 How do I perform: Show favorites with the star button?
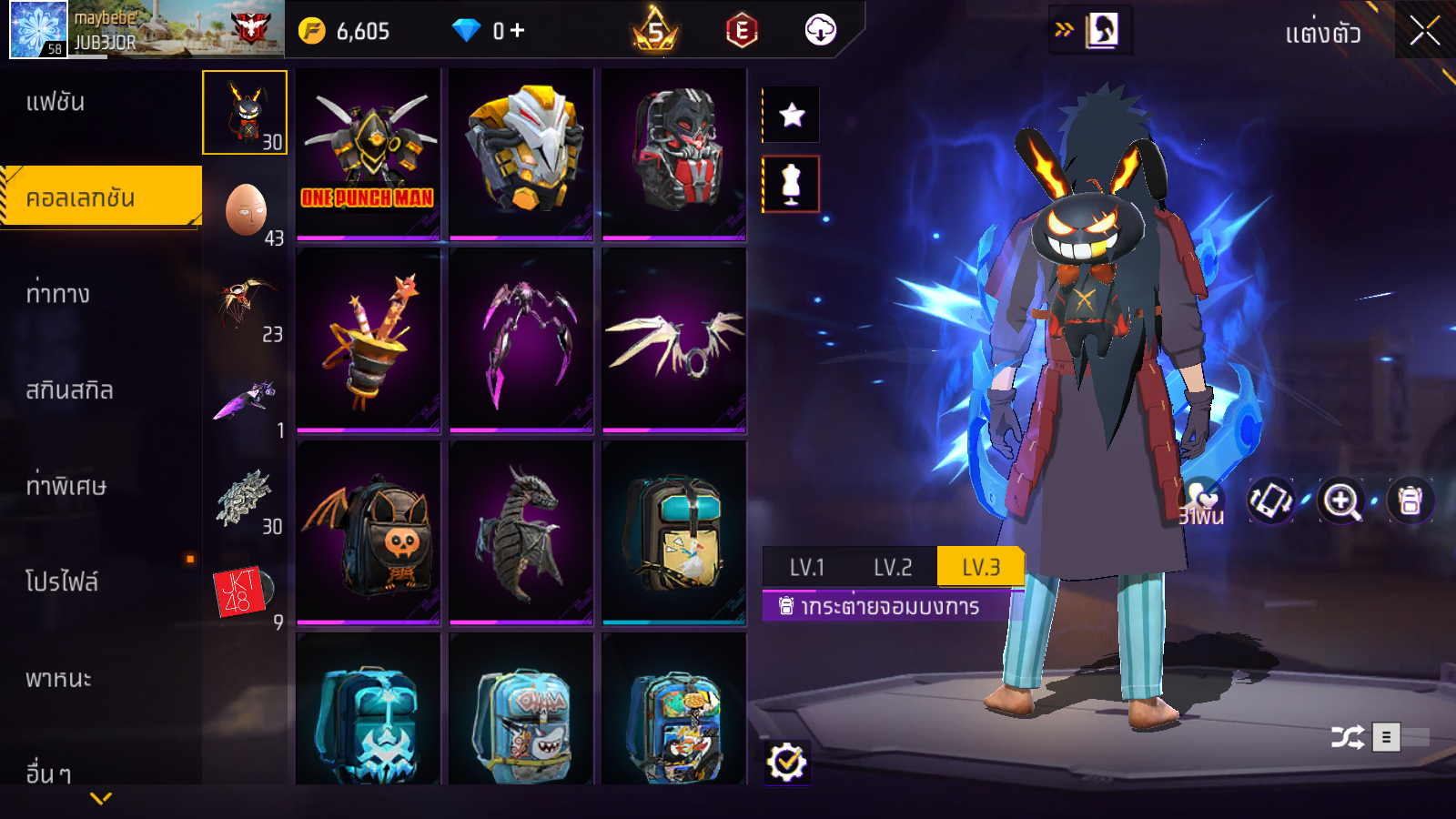(x=792, y=115)
